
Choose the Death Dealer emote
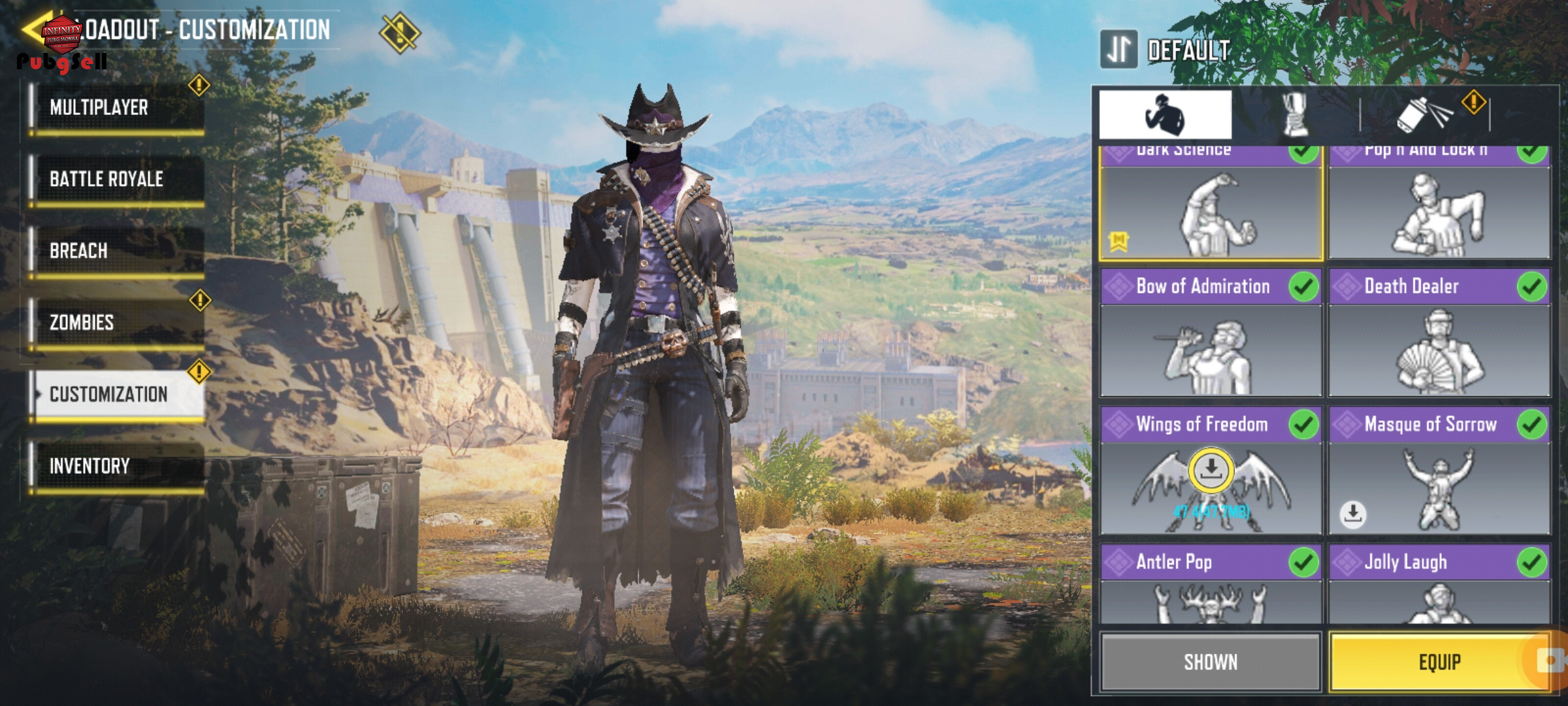point(1439,333)
